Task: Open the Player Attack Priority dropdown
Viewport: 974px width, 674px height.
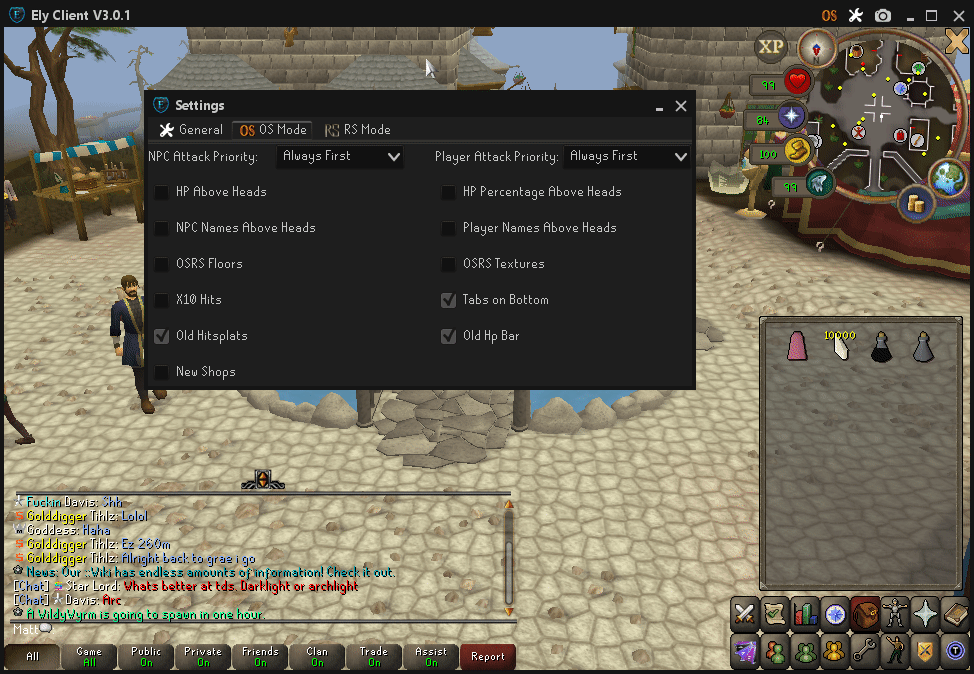Action: [627, 157]
